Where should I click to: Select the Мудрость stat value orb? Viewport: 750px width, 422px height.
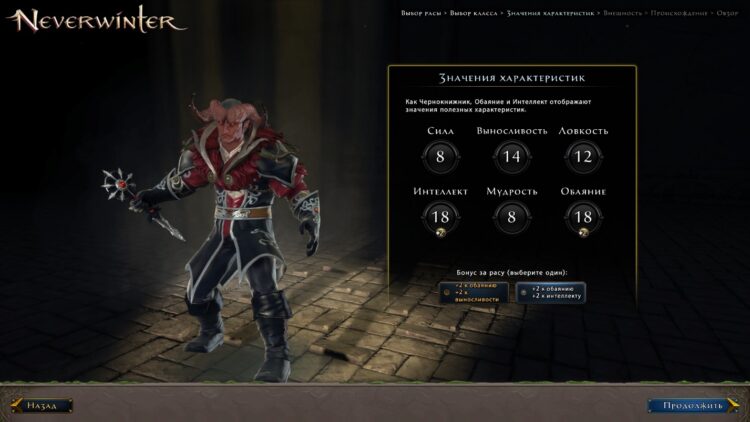pyautogui.click(x=512, y=217)
